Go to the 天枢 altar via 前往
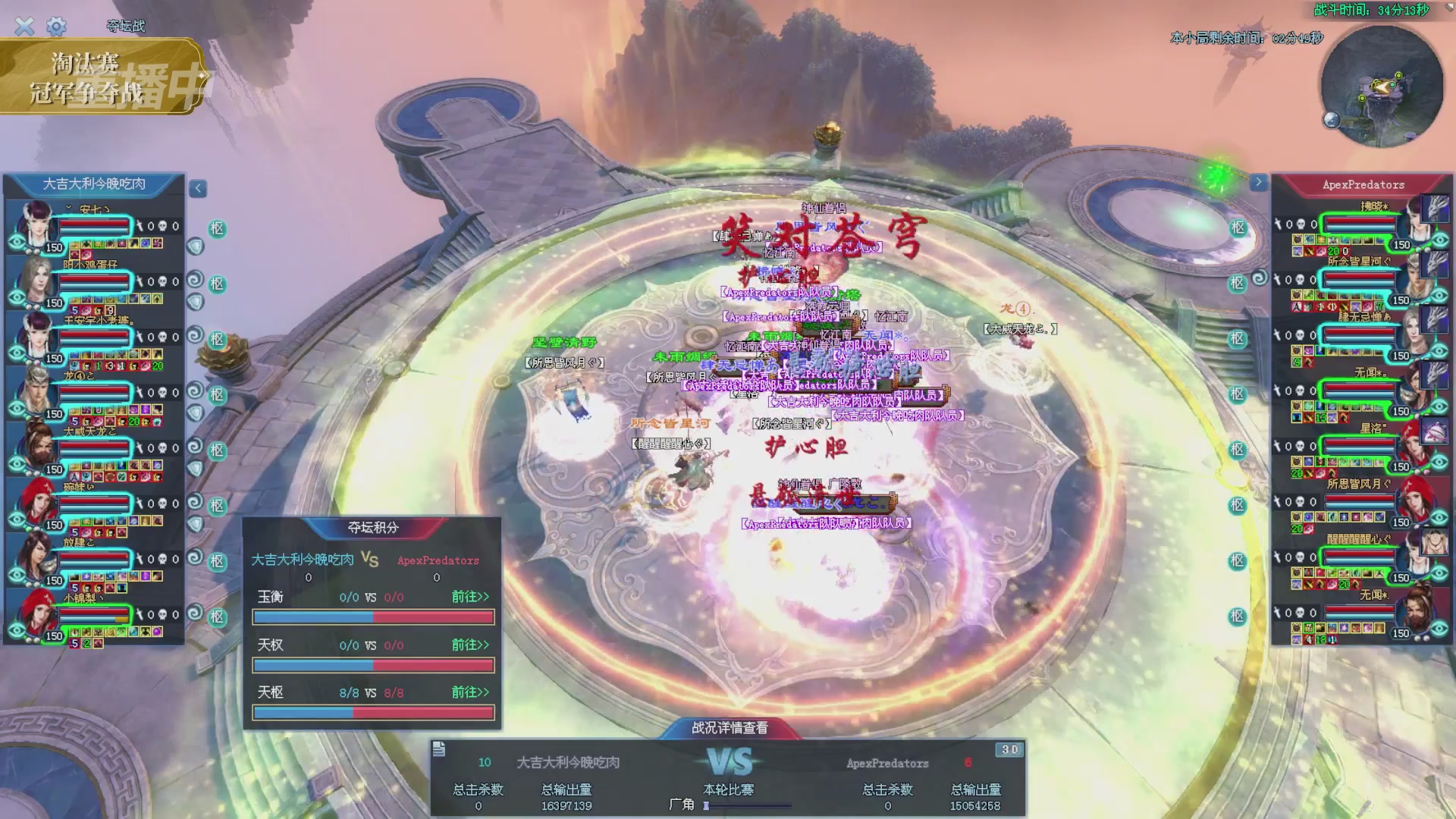The image size is (1456, 819). point(470,692)
